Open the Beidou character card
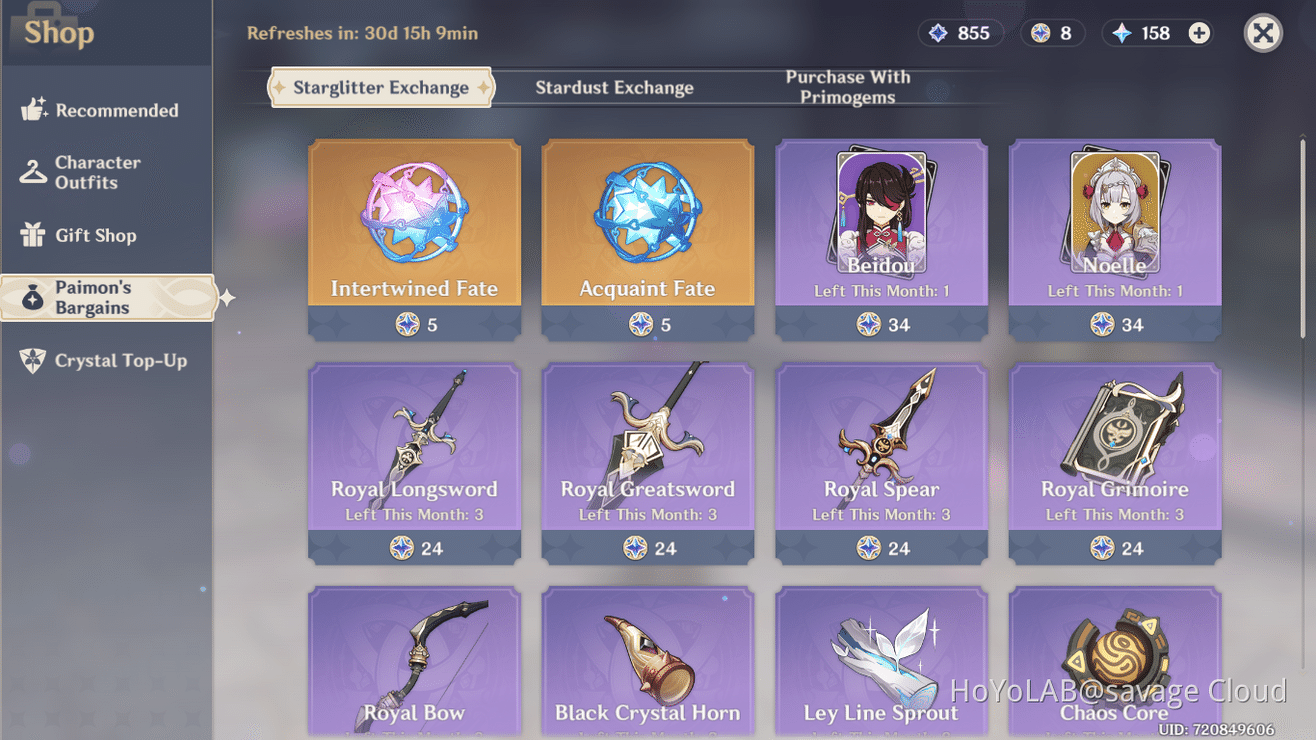The width and height of the screenshot is (1316, 740). click(881, 238)
